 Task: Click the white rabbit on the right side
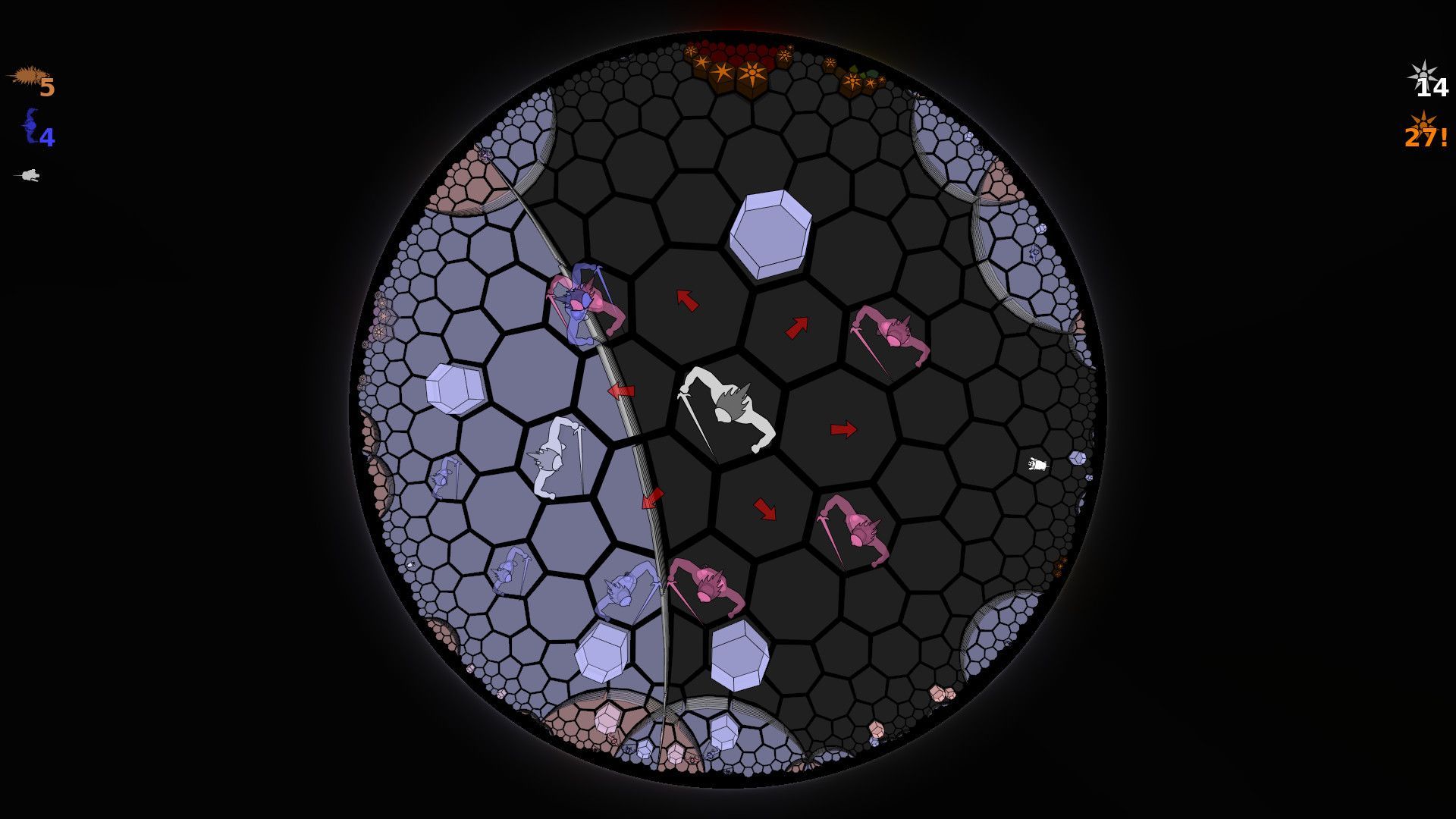coord(1037,464)
